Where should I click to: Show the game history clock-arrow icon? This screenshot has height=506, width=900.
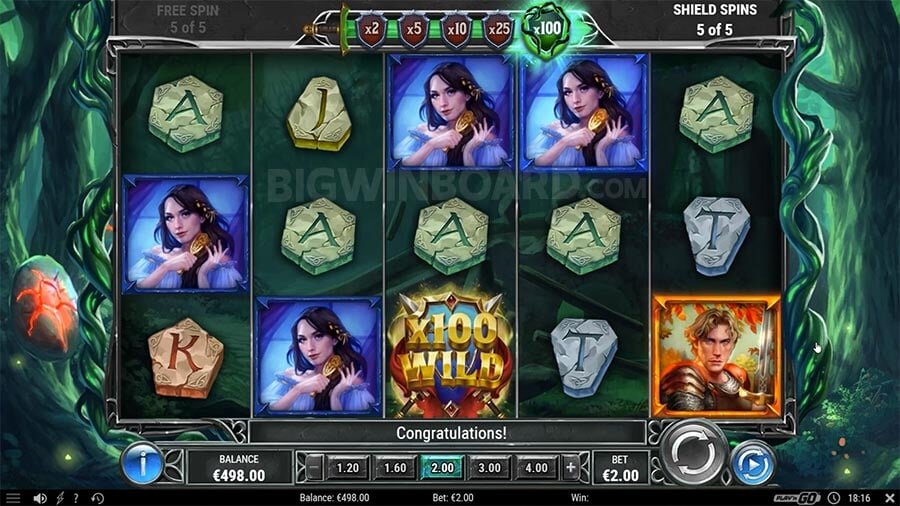(x=97, y=498)
